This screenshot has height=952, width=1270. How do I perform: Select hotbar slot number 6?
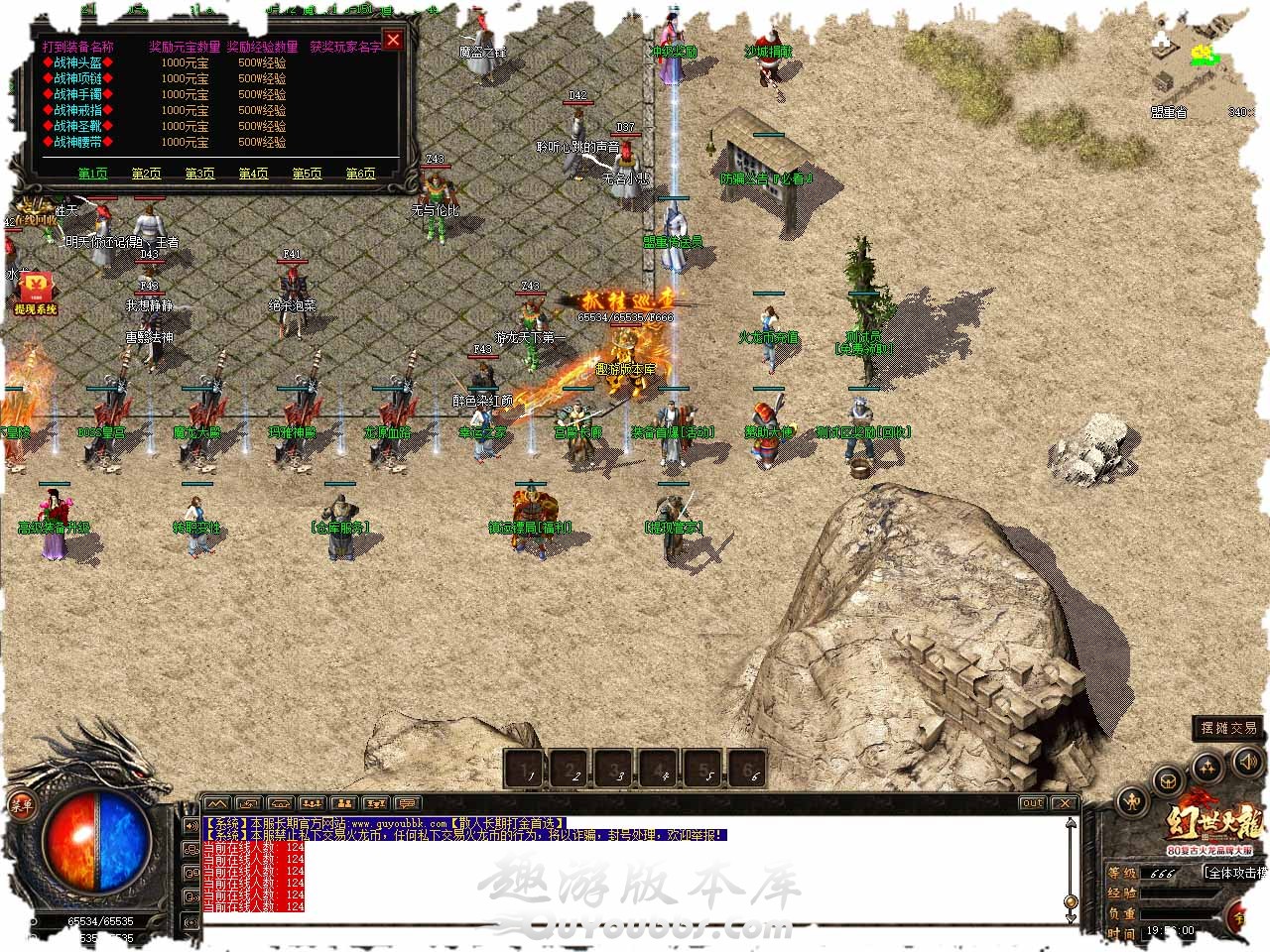click(750, 769)
